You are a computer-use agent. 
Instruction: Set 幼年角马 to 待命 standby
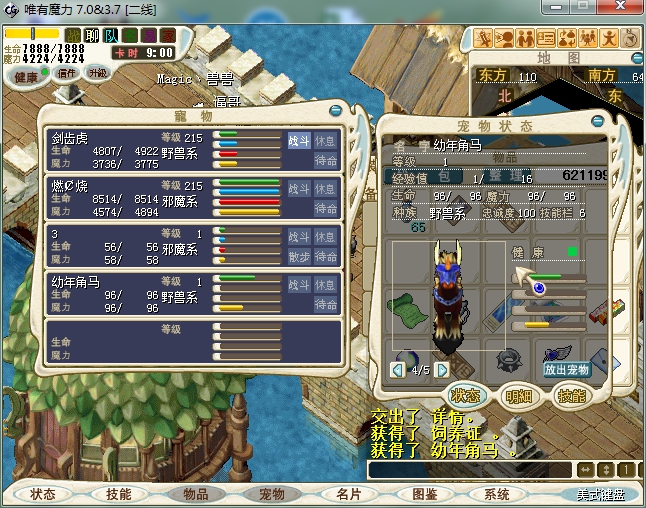coord(326,303)
